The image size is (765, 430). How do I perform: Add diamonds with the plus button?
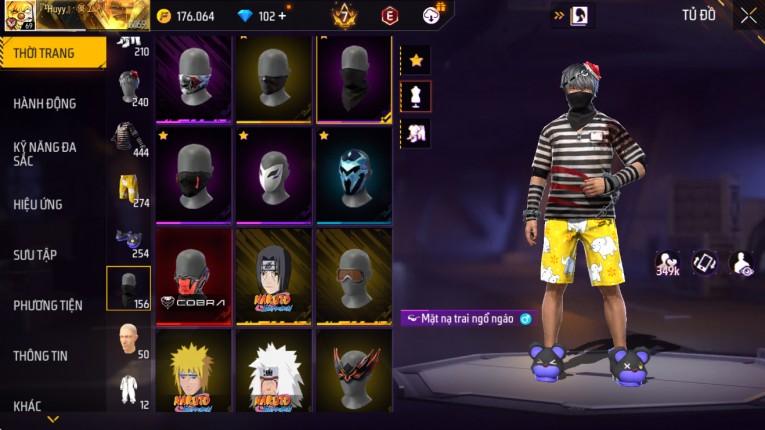click(282, 16)
